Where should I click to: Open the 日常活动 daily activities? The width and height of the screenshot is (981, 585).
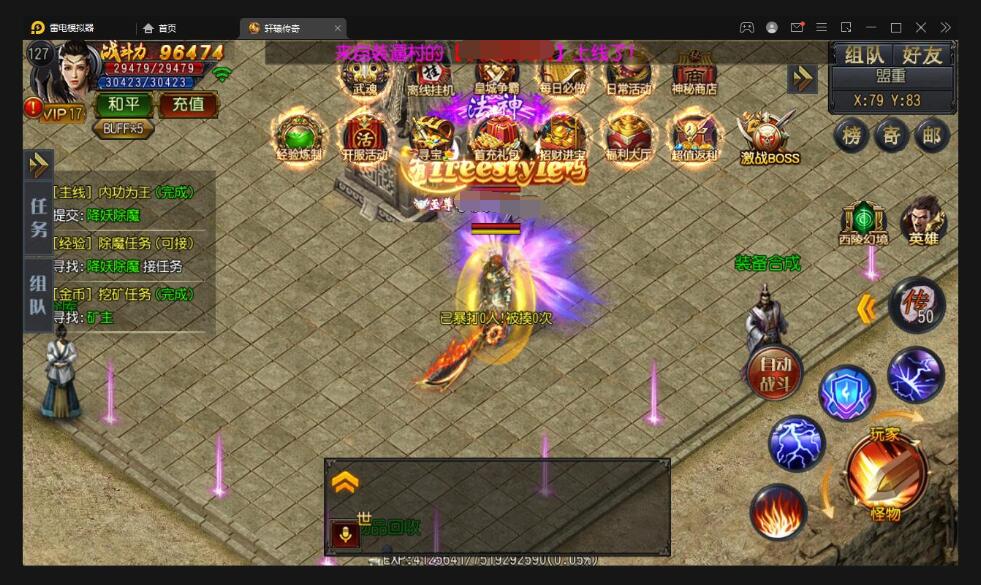pyautogui.click(x=628, y=72)
